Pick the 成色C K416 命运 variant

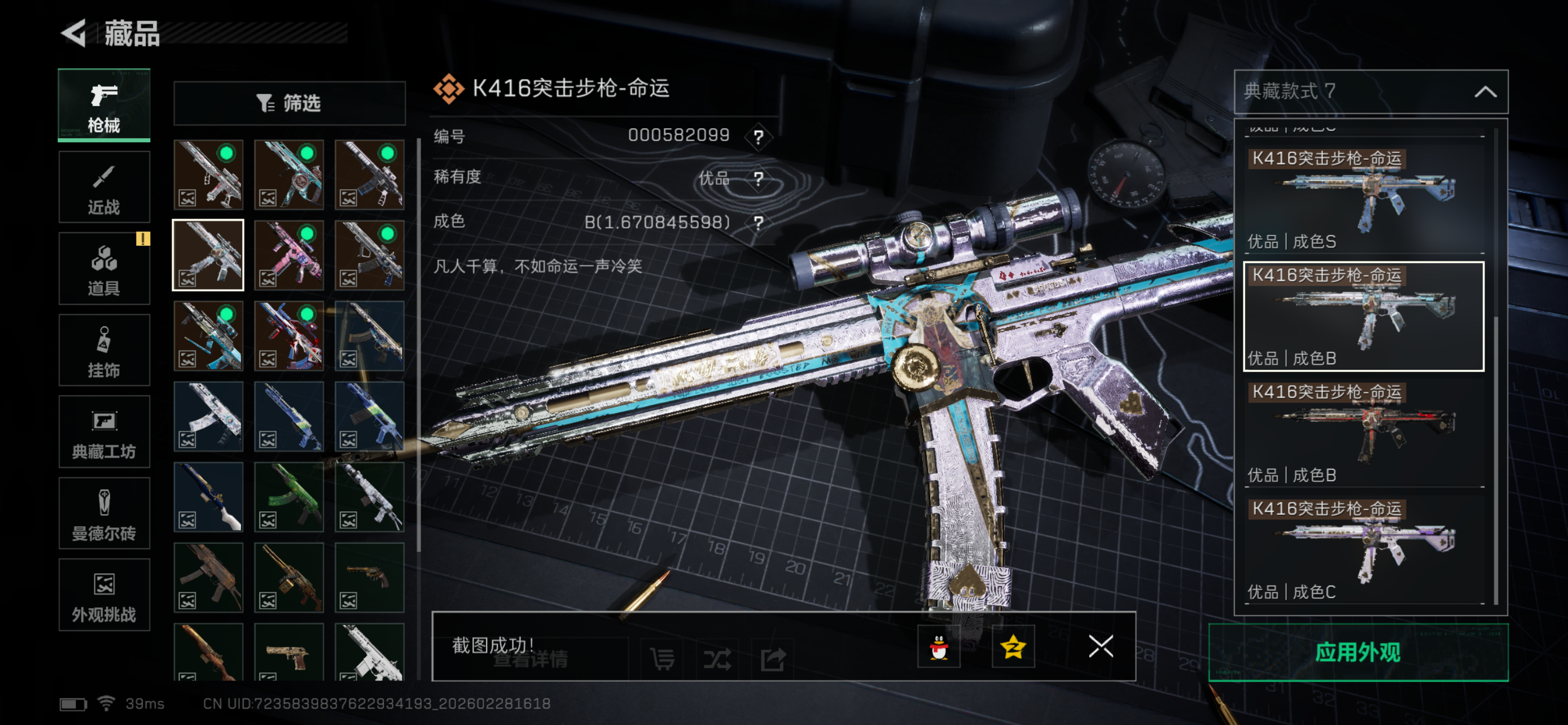pos(1364,548)
